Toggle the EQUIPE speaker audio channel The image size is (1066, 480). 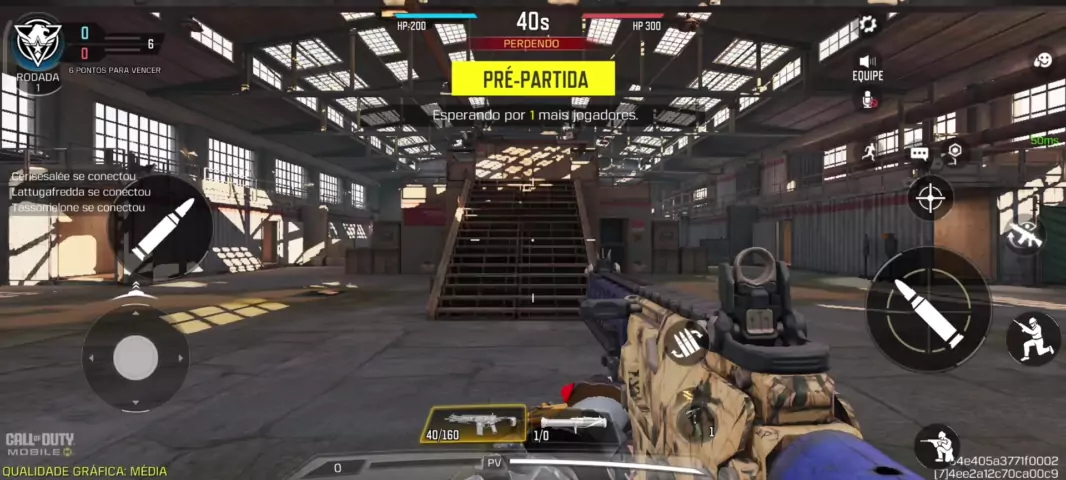(x=867, y=62)
